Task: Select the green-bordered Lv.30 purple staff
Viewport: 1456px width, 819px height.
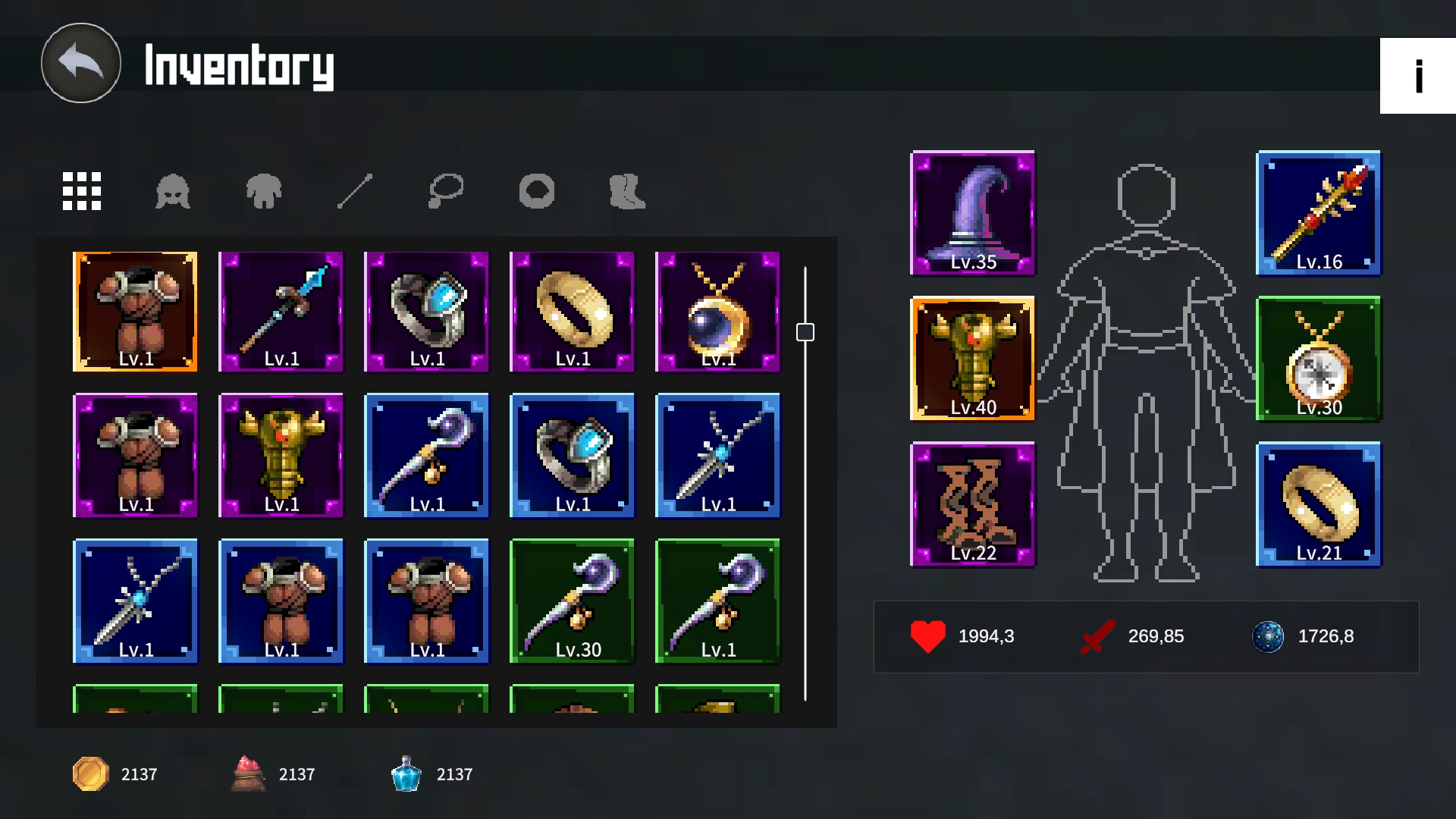Action: [572, 601]
